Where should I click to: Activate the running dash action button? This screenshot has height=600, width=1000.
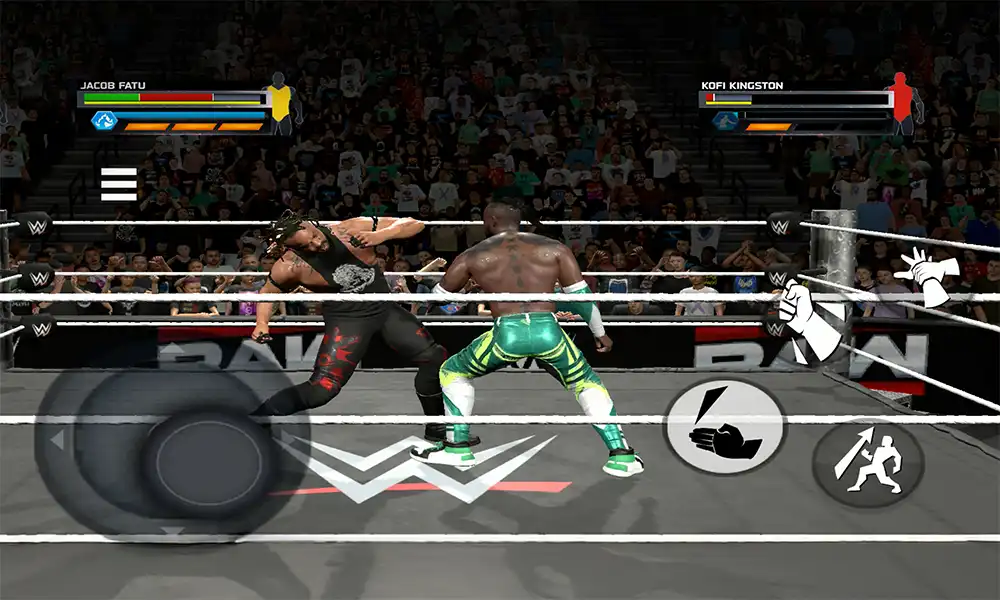[x=866, y=462]
